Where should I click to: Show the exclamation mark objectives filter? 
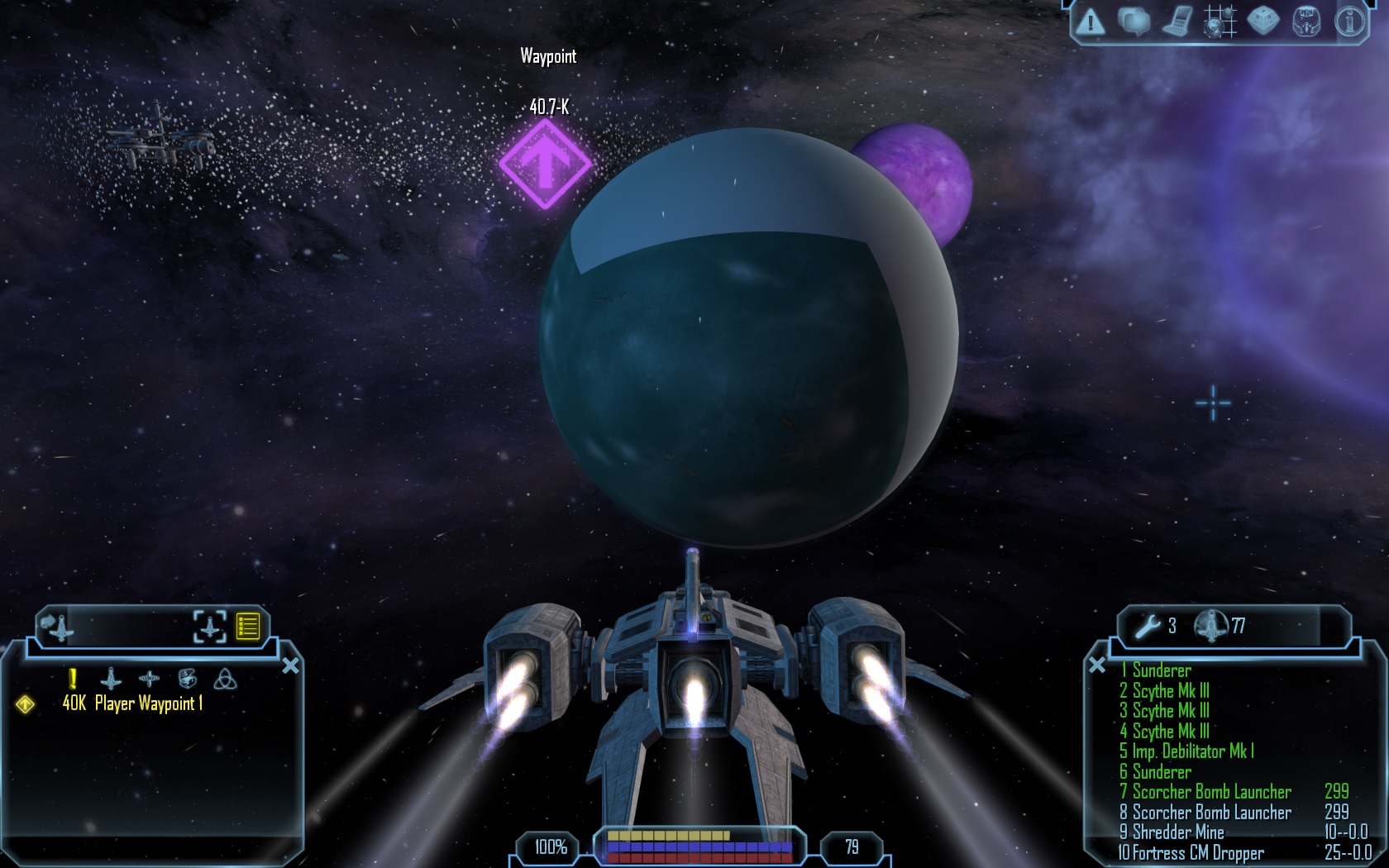point(73,680)
